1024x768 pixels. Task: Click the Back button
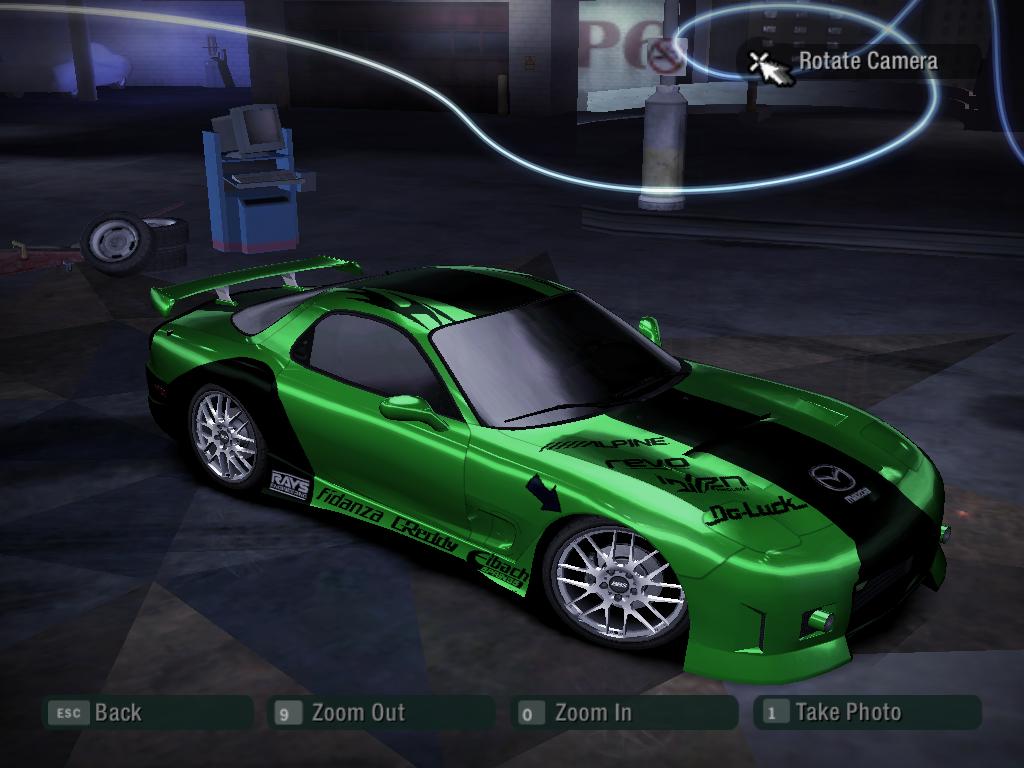click(117, 713)
